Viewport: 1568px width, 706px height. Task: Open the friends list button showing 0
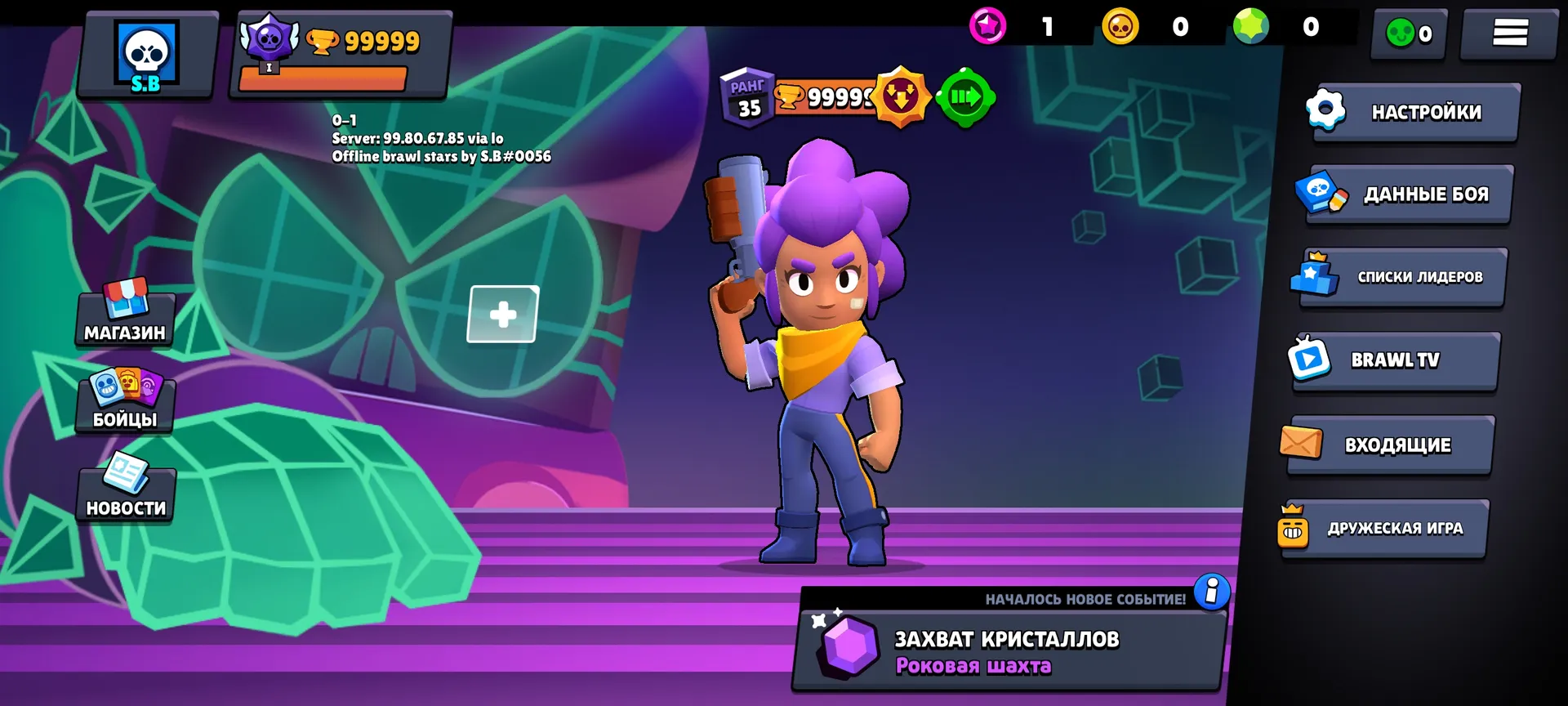[x=1409, y=34]
